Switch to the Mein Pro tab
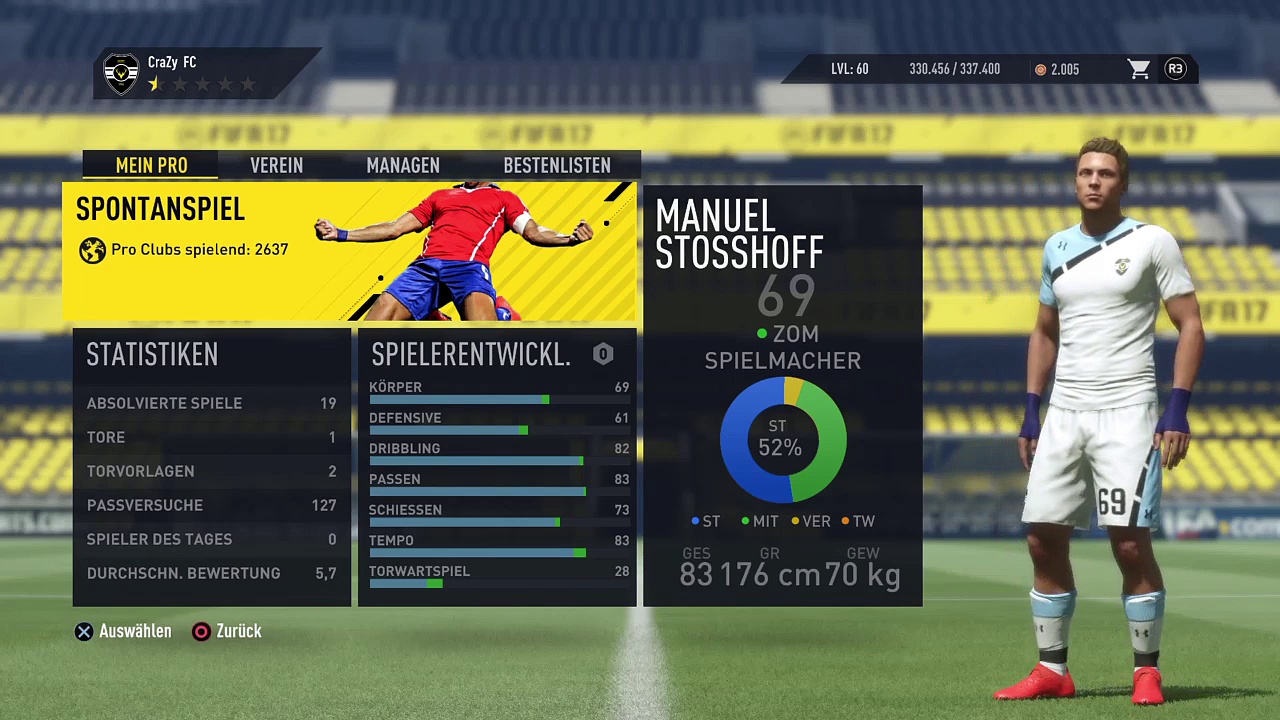1280x720 pixels. [x=151, y=165]
